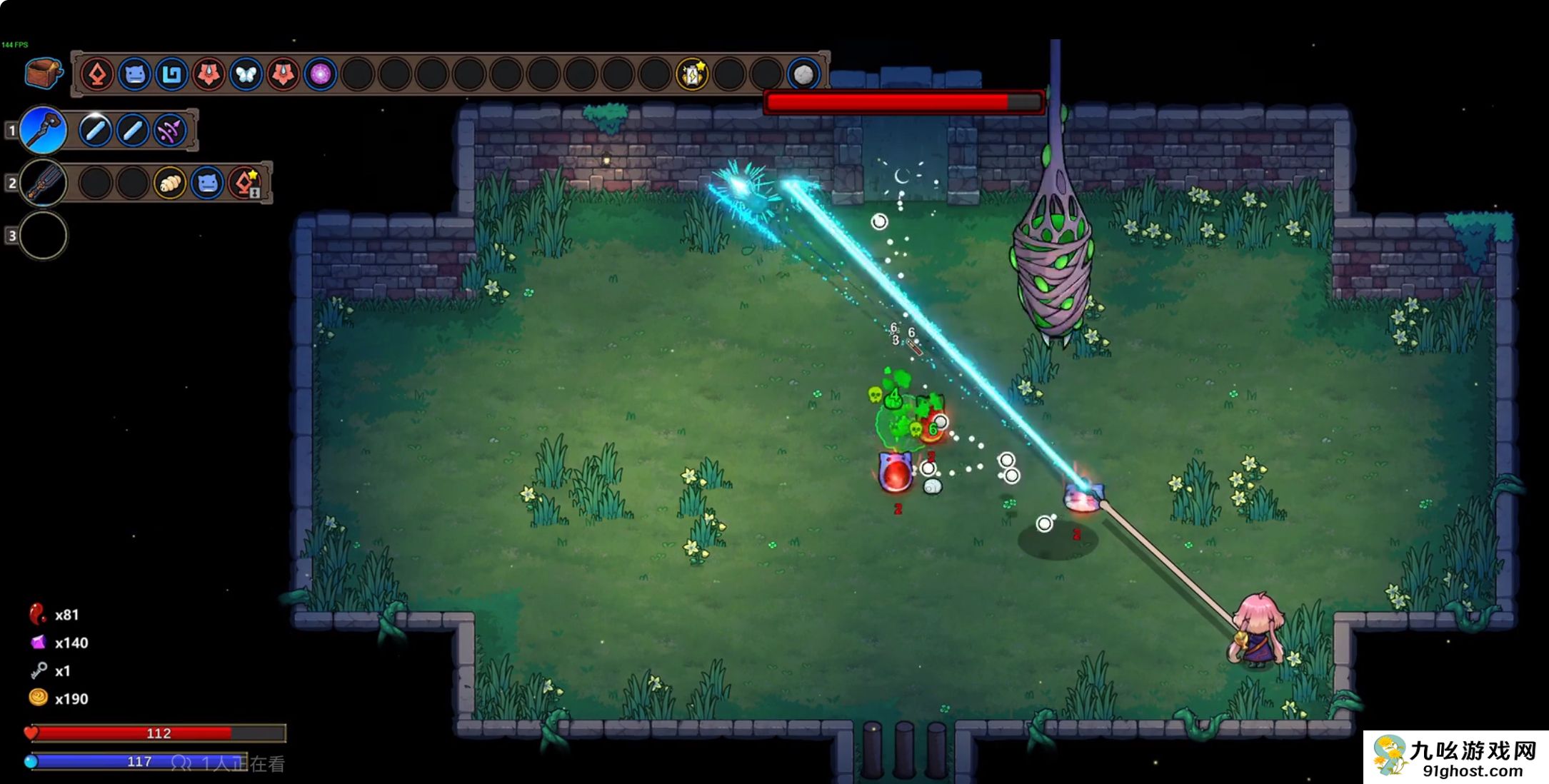Click the starred red rune on the trident wand
Image resolution: width=1549 pixels, height=784 pixels.
pyautogui.click(x=245, y=184)
